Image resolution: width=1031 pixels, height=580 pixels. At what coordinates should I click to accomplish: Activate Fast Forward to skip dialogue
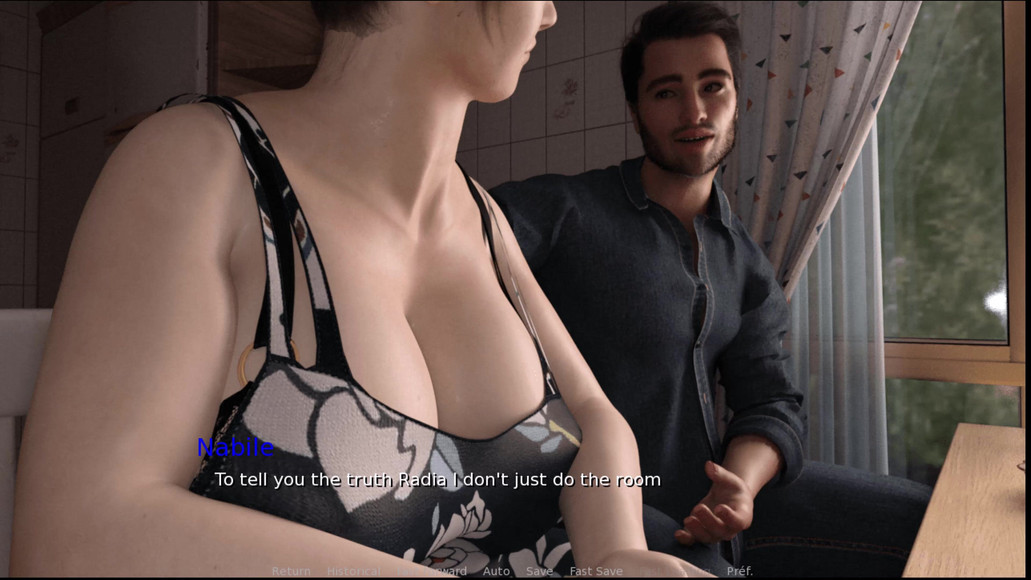432,571
